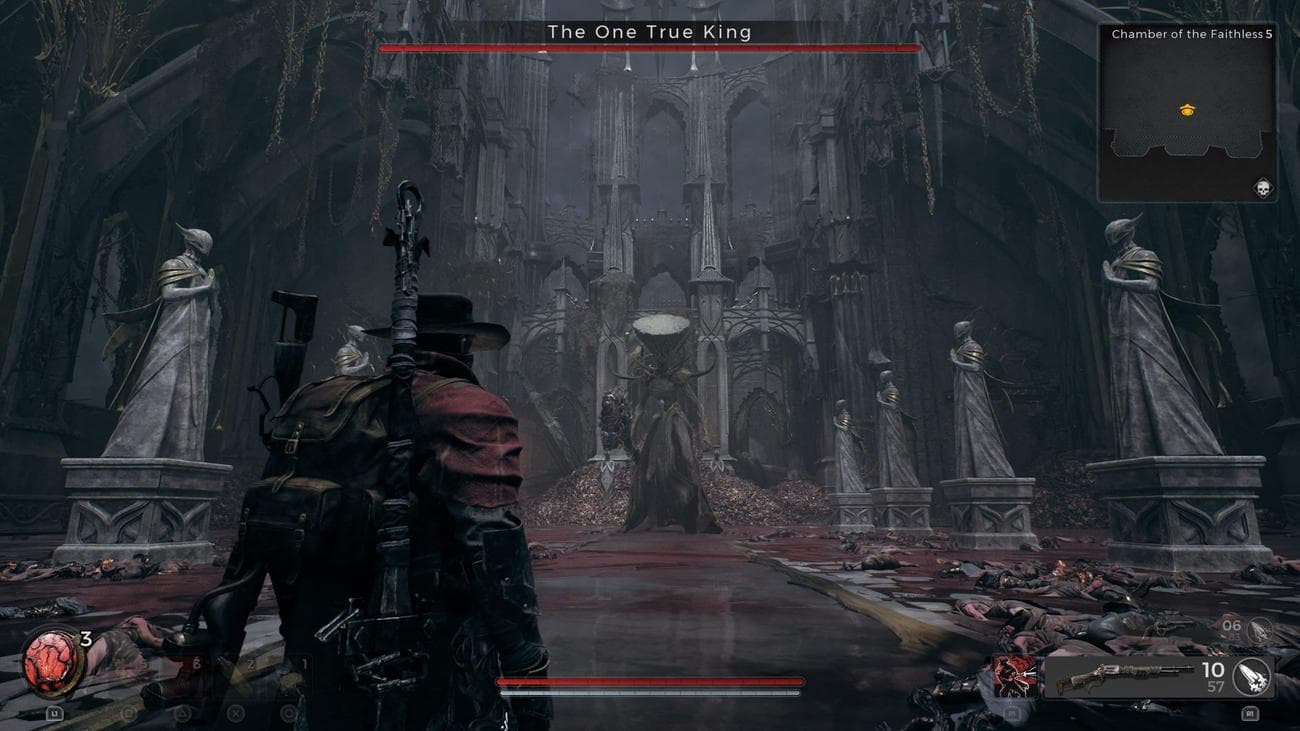Select the yellow boss crown marker on minimap

pyautogui.click(x=1186, y=109)
